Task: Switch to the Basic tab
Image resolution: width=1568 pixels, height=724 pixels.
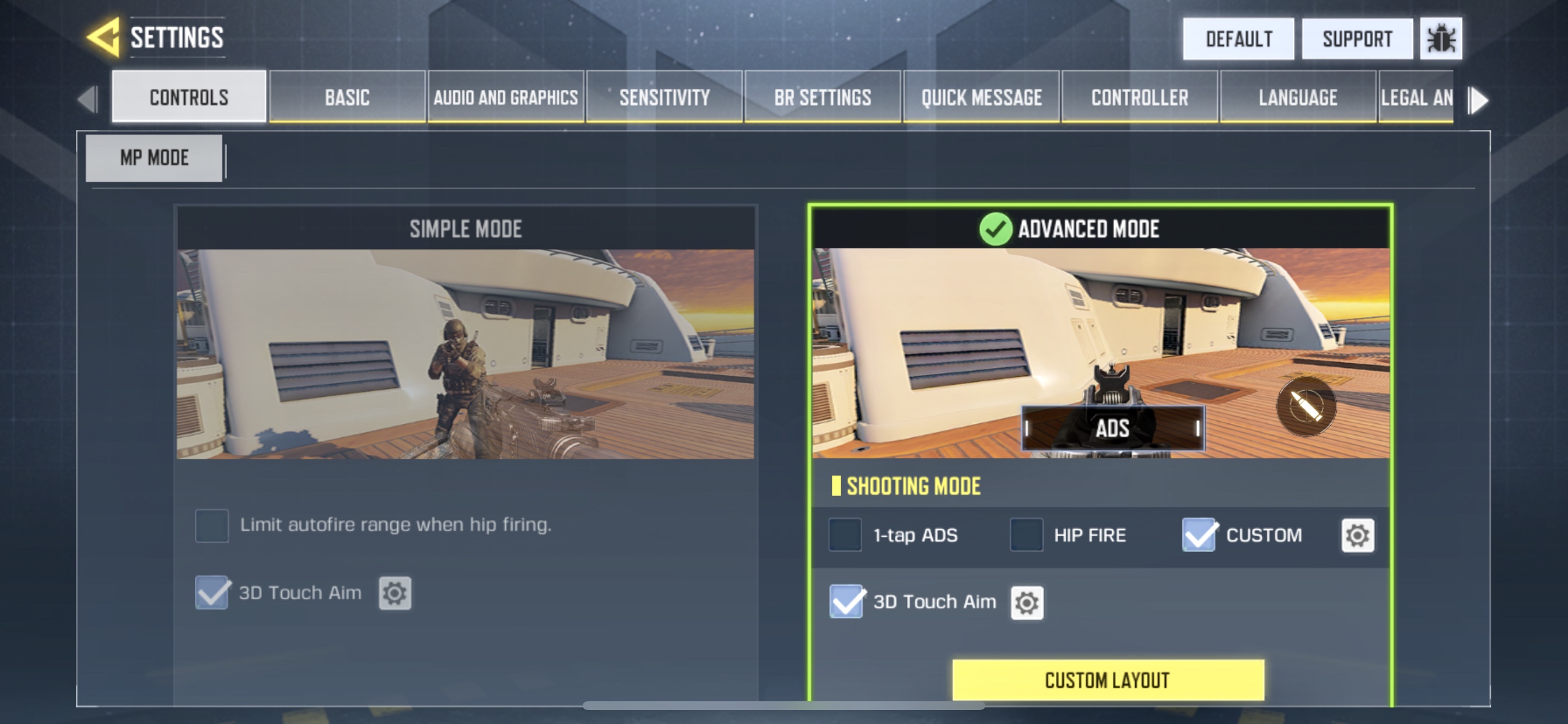Action: tap(347, 97)
